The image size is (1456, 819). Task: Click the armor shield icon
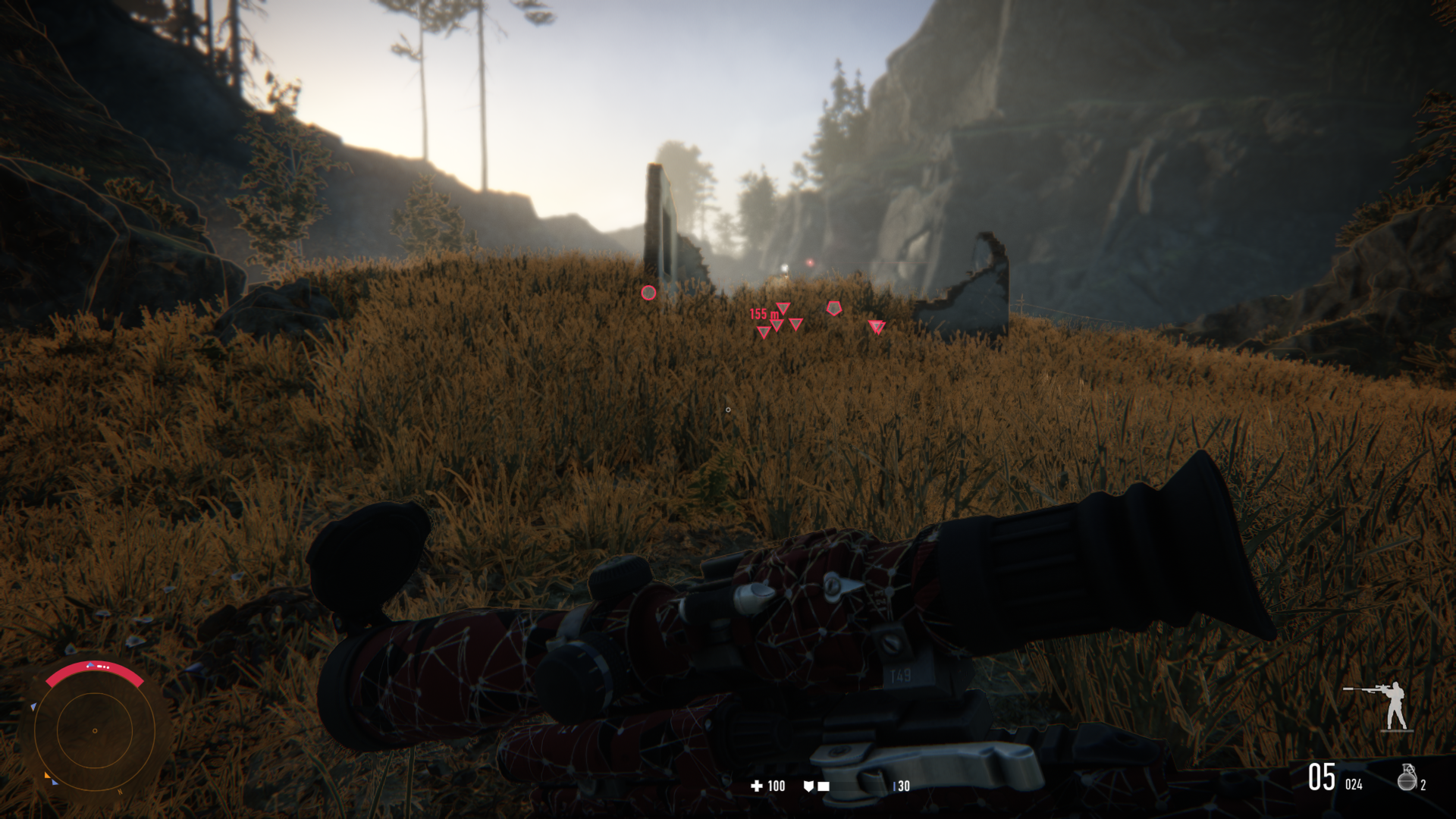(x=809, y=786)
